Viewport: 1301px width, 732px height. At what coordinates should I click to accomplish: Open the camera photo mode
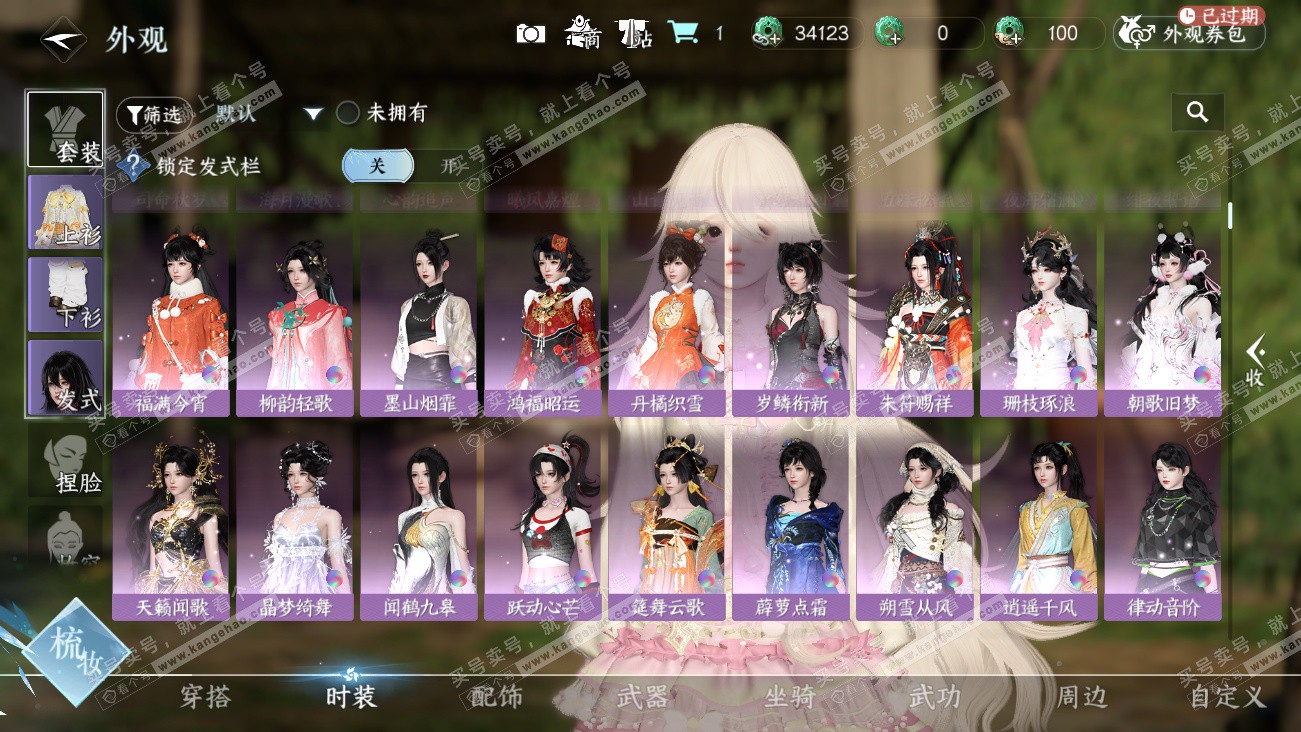530,34
